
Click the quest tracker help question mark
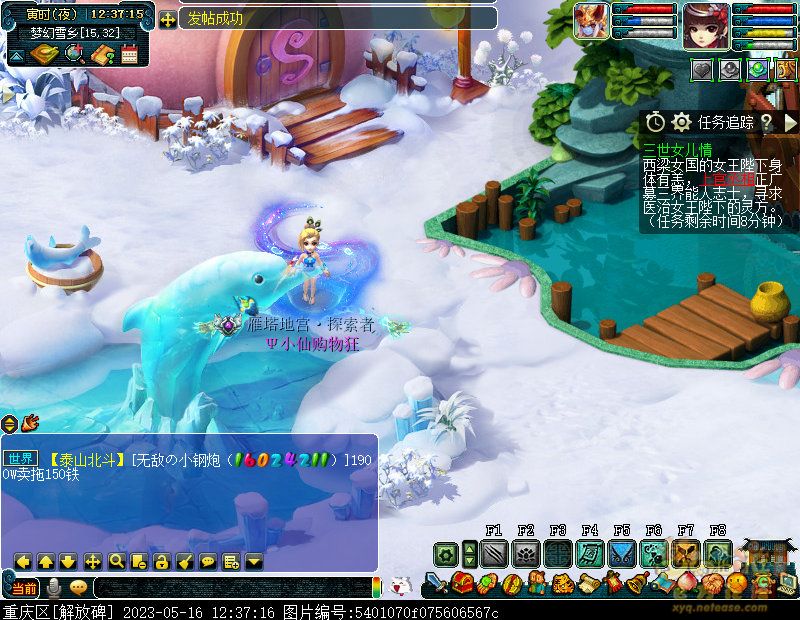(x=766, y=122)
